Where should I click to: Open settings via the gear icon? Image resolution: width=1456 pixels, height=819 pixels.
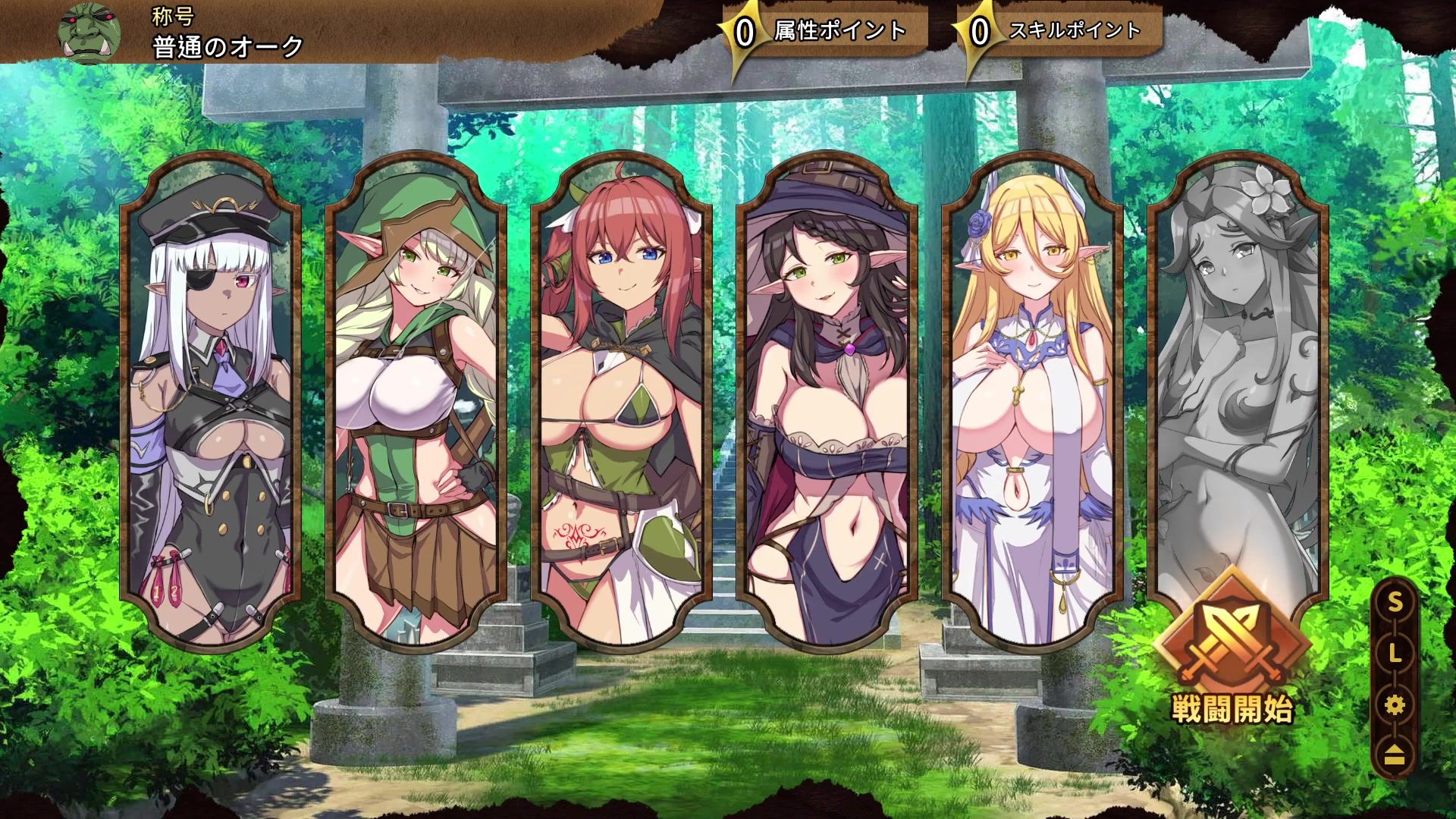1395,706
